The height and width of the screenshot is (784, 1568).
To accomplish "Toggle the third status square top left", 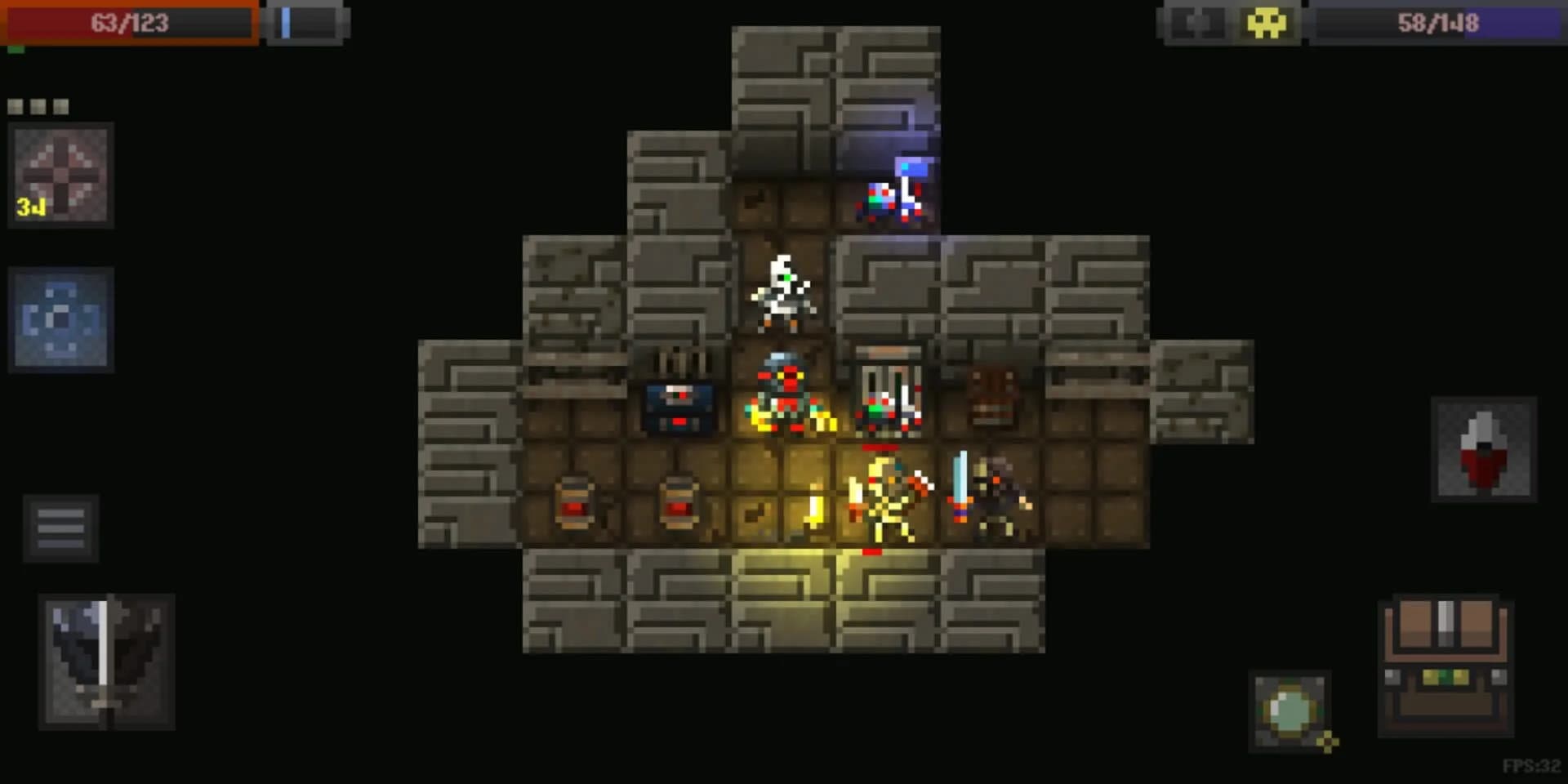I will [61, 105].
